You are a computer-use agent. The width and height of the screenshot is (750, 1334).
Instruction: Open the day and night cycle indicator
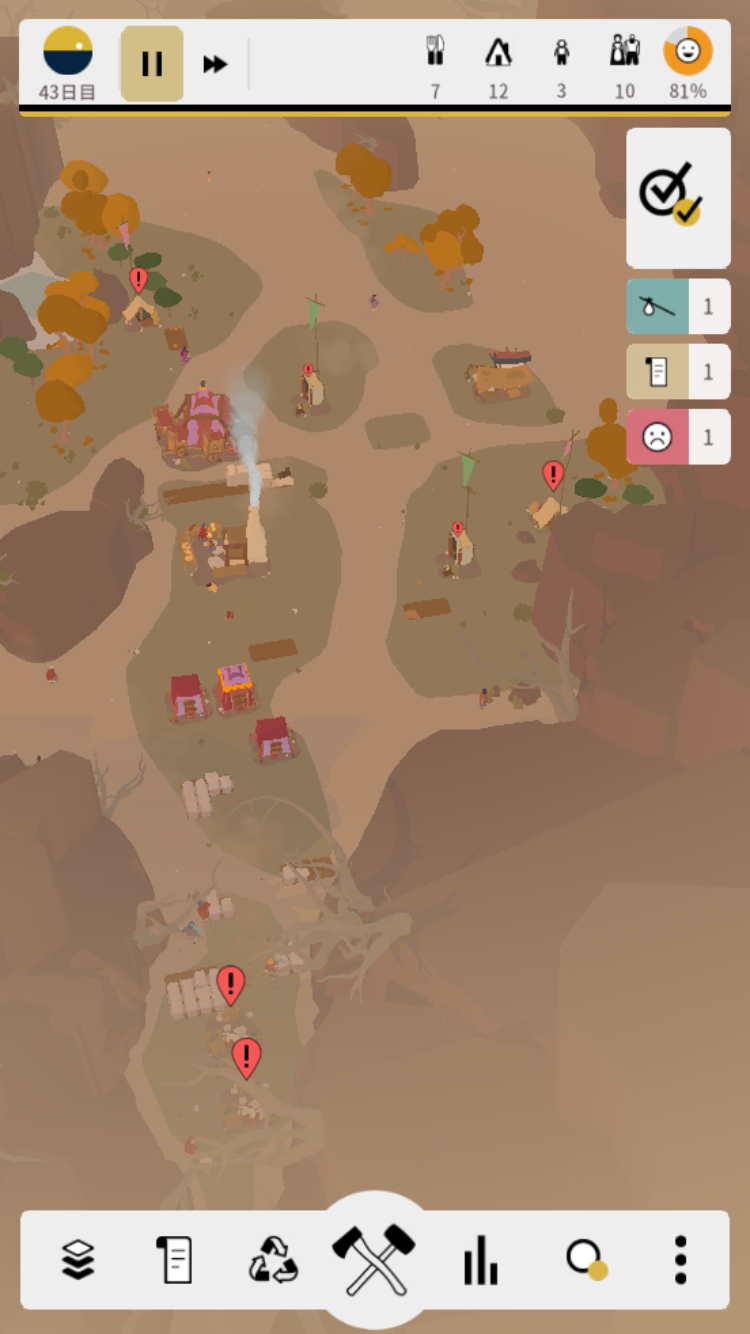point(68,52)
